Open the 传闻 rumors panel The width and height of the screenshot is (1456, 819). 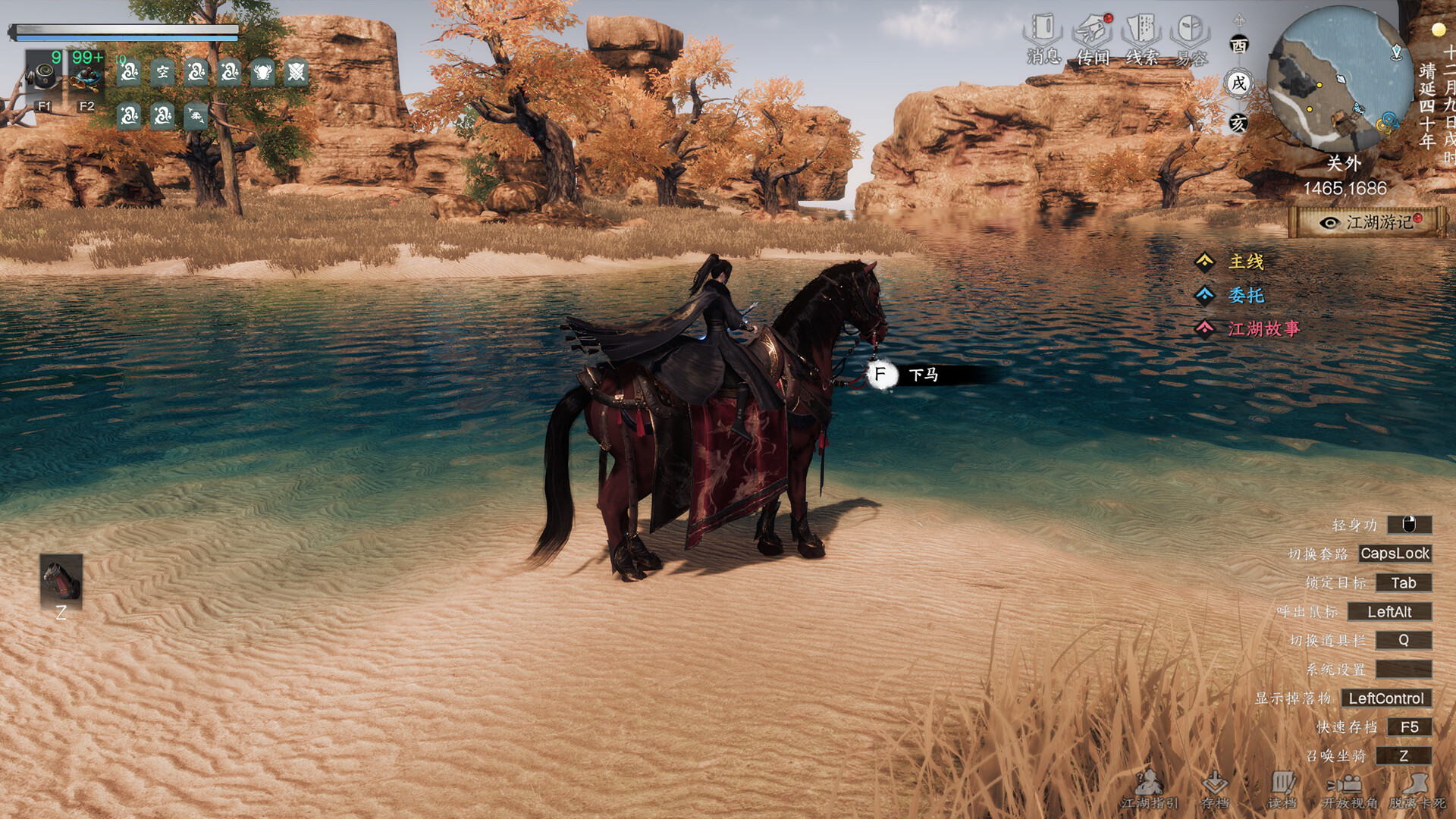[x=1092, y=39]
